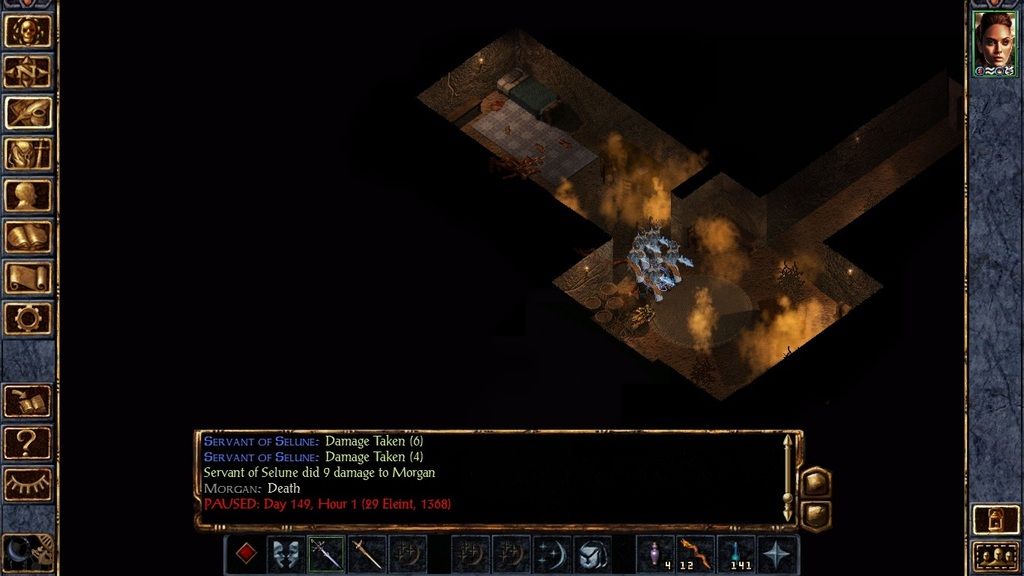Click the moon and skull clock to unpause
This screenshot has width=1024, height=576.
(x=27, y=551)
